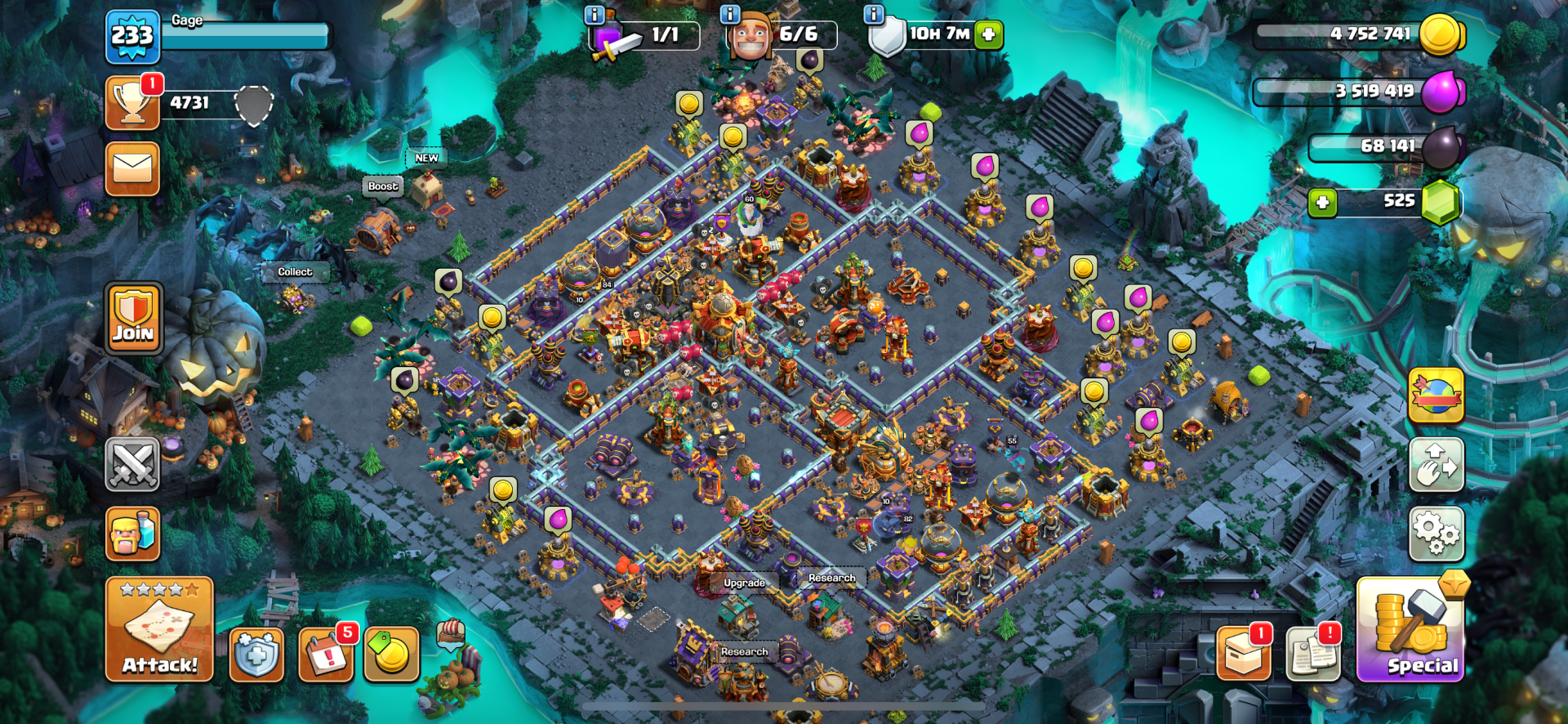Viewport: 1568px width, 724px height.
Task: Open the gold coin trader tag button
Action: (391, 655)
